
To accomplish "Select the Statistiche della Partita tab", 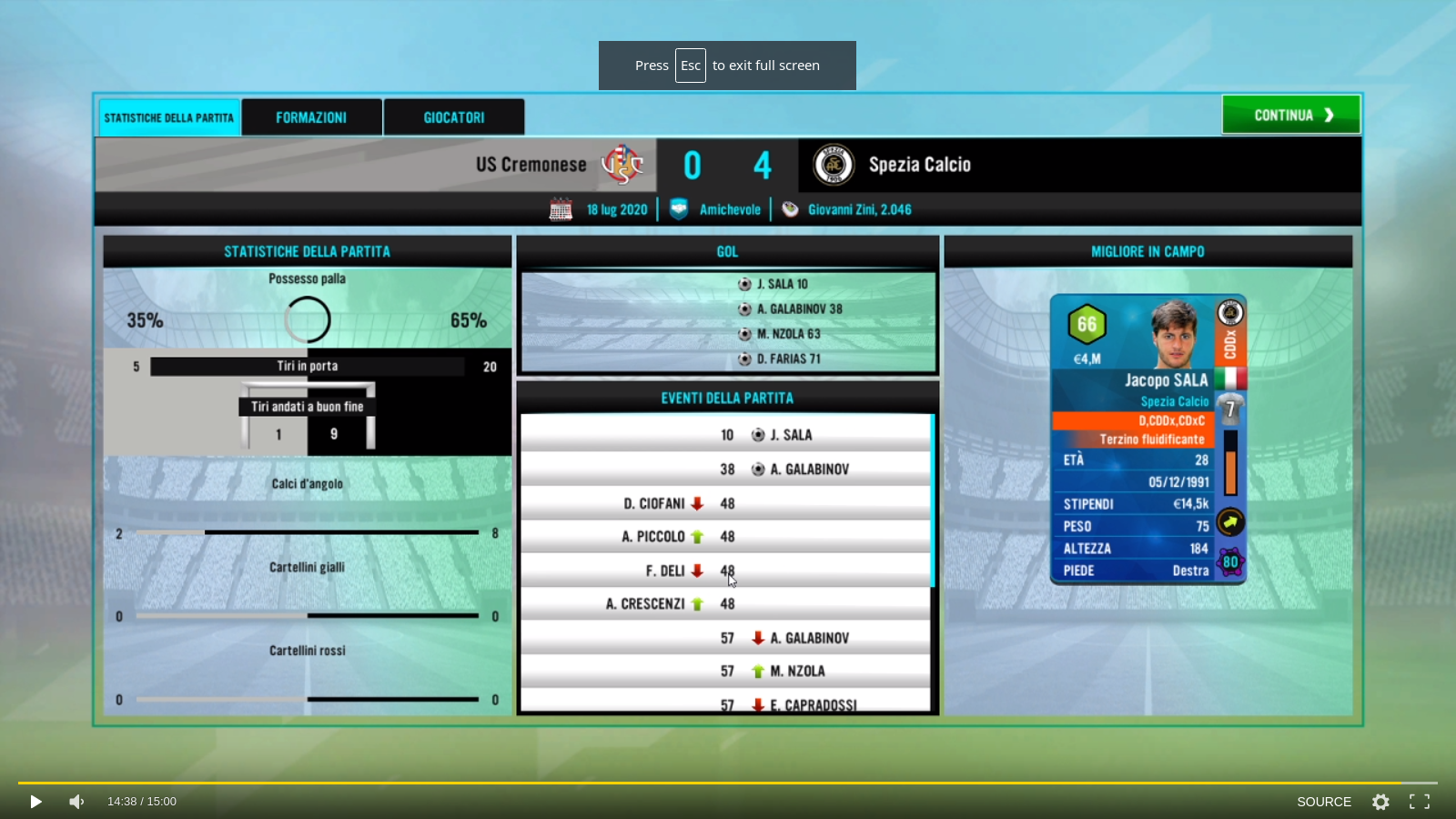I will coord(169,117).
